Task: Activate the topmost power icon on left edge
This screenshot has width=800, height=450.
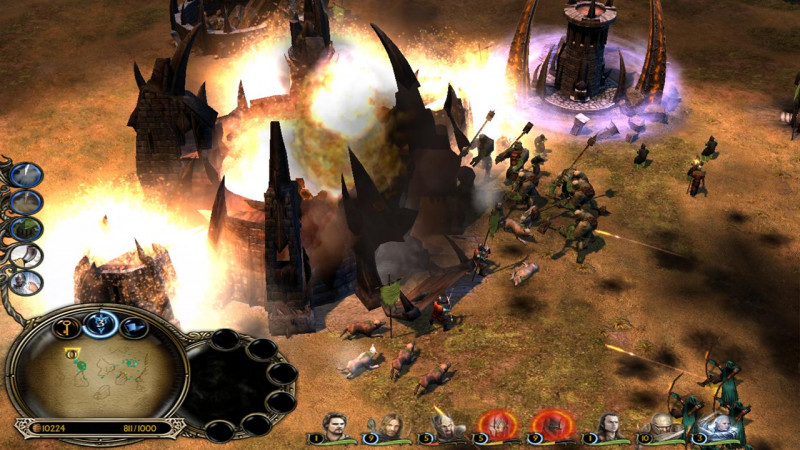Action: point(27,175)
